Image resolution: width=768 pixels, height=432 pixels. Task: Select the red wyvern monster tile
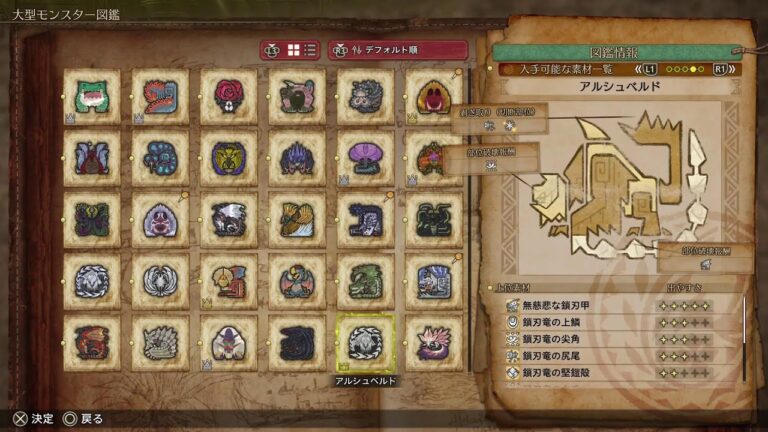tap(92, 343)
